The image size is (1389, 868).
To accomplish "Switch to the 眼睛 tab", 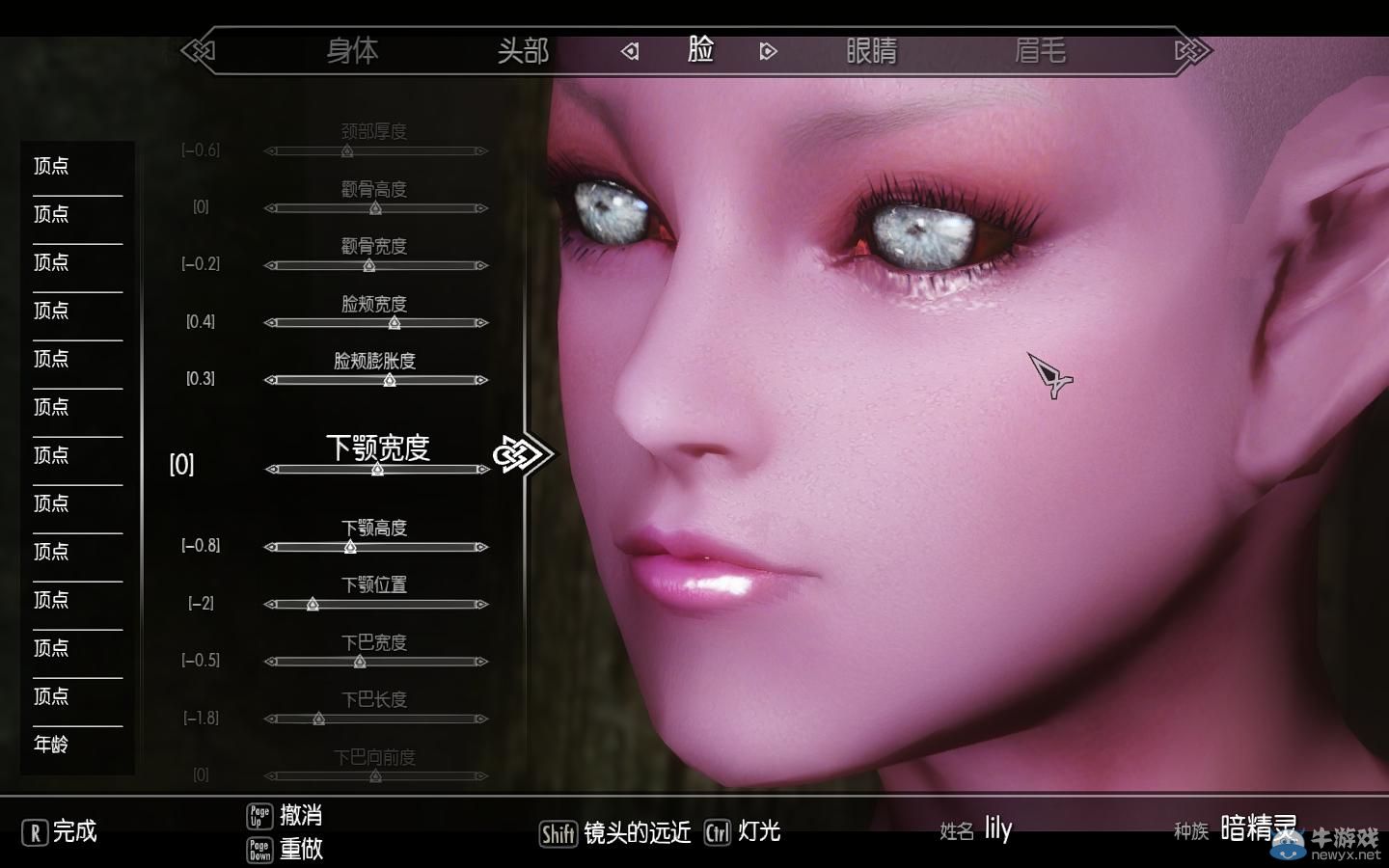I will coord(871,52).
